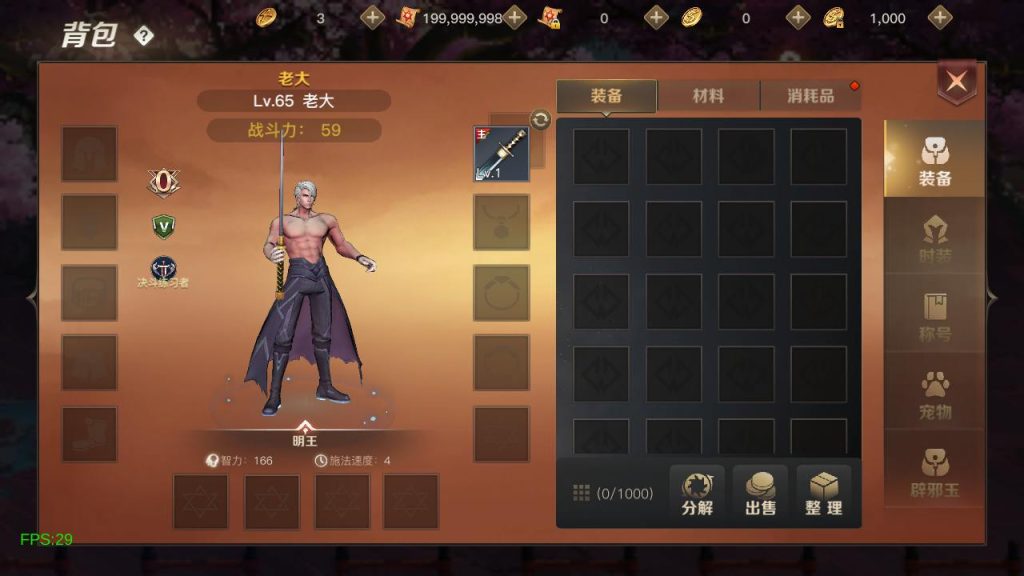Open the help question mark beside 背包
This screenshot has height=576, width=1024.
(x=144, y=37)
